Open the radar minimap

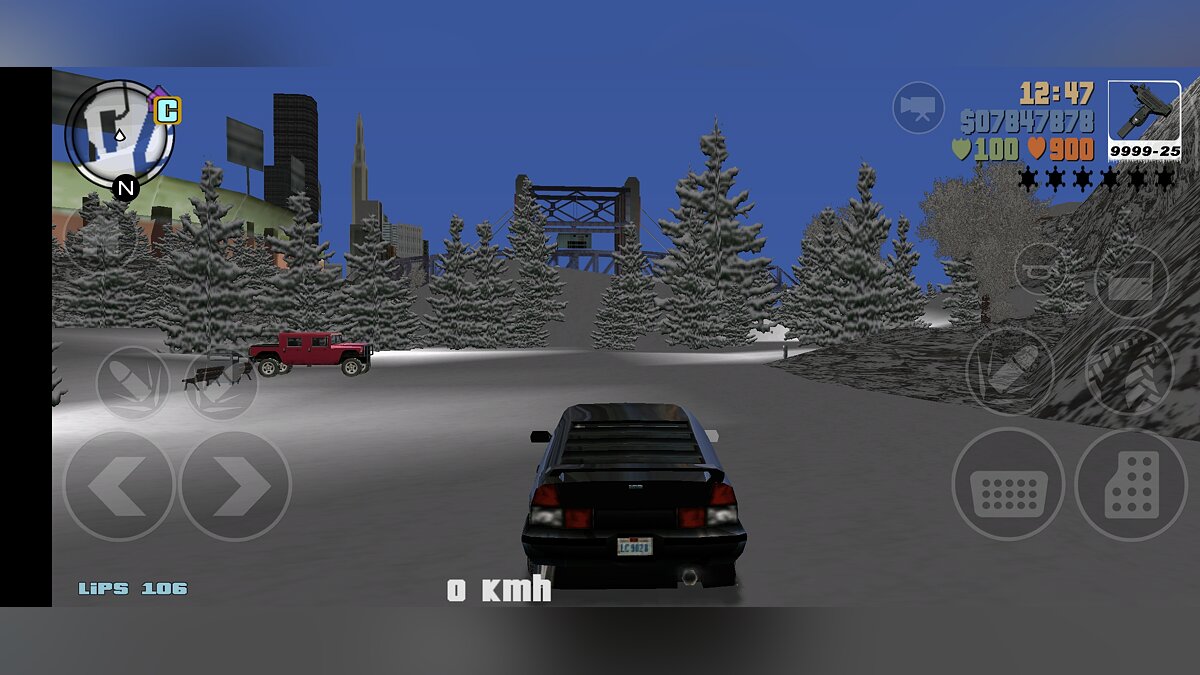(x=119, y=135)
